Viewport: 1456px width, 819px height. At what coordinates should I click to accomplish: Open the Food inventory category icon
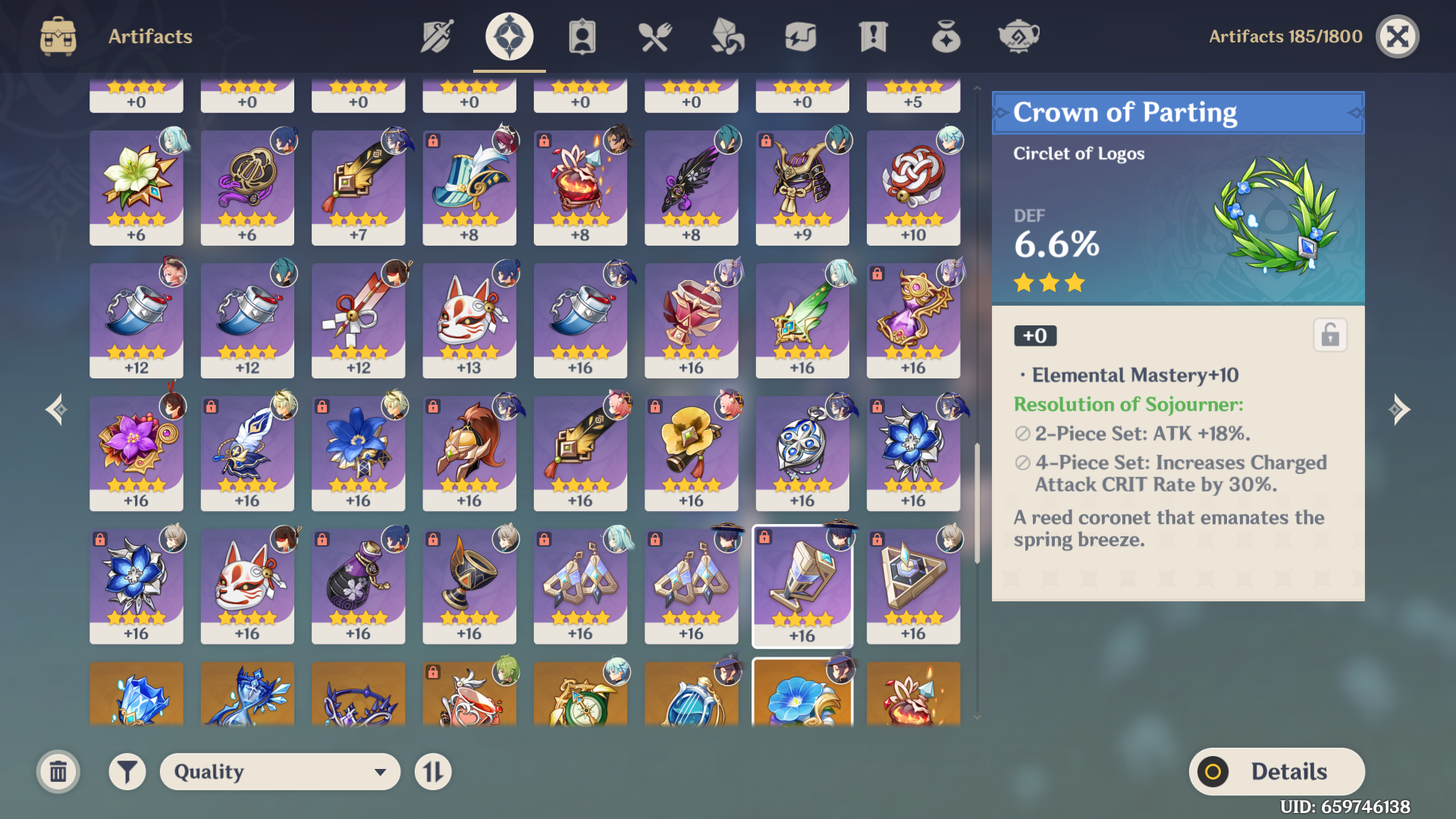[654, 36]
